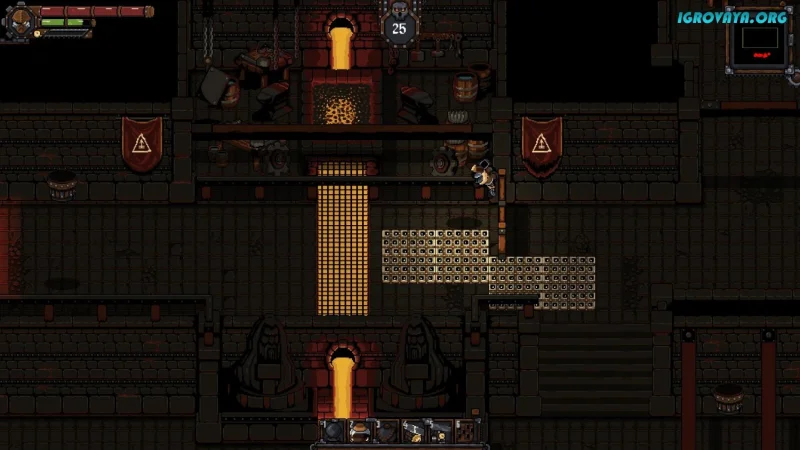Screen dimensions: 800x450
Task: Select hotbar slot 6 with the crate item
Action: pos(465,431)
